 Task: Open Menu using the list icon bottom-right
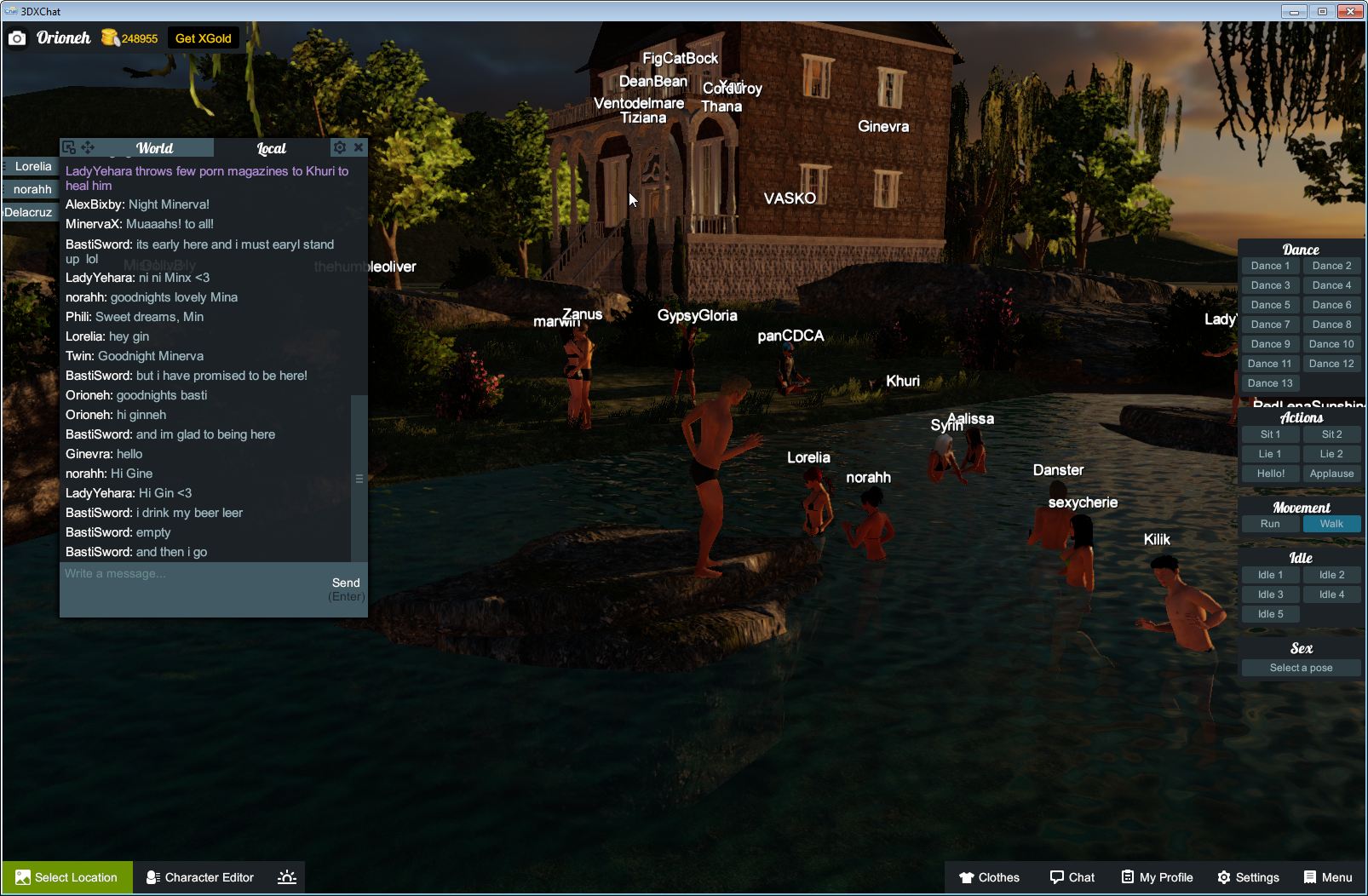pos(1309,877)
